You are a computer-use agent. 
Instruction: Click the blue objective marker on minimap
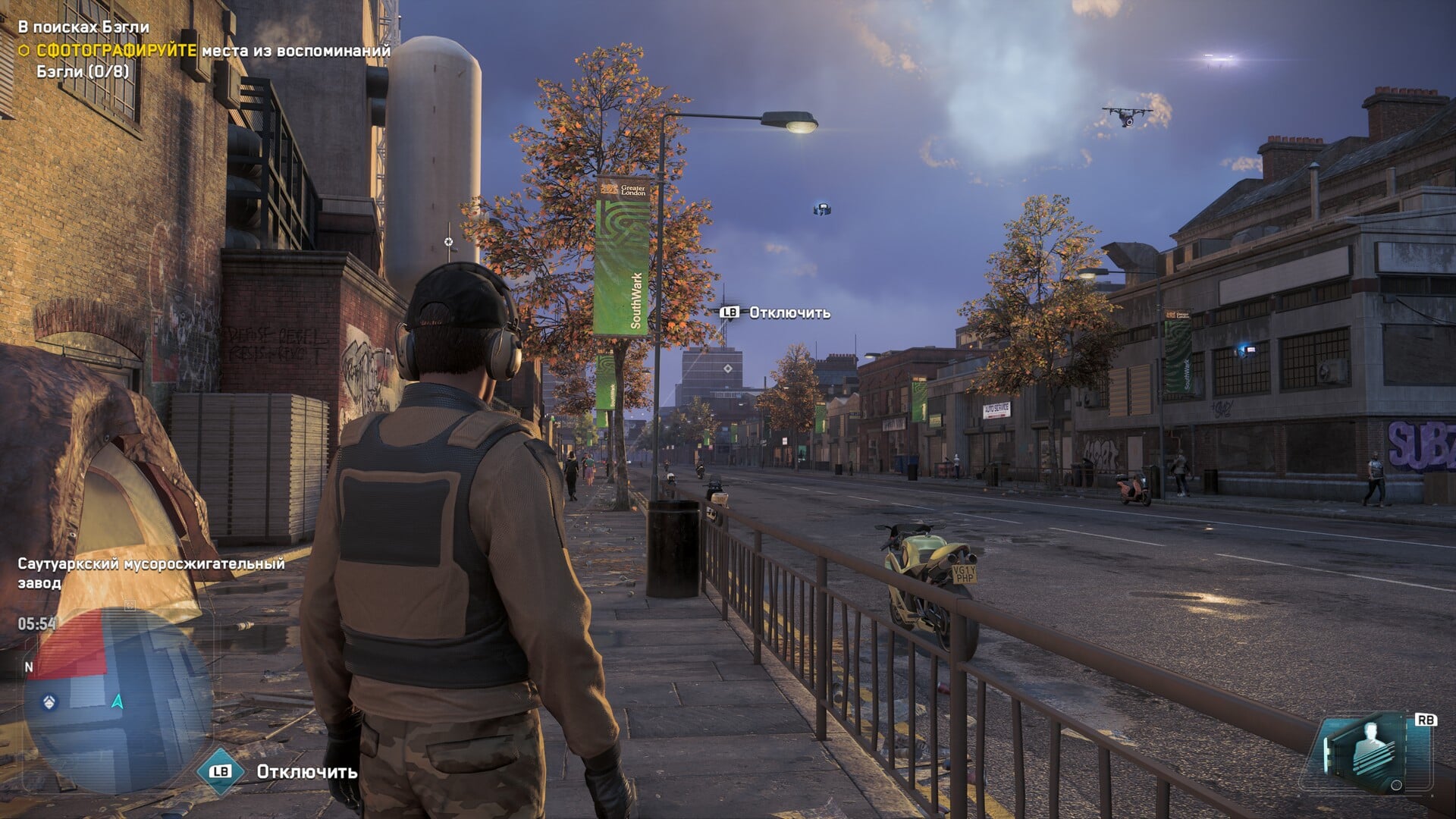click(50, 701)
